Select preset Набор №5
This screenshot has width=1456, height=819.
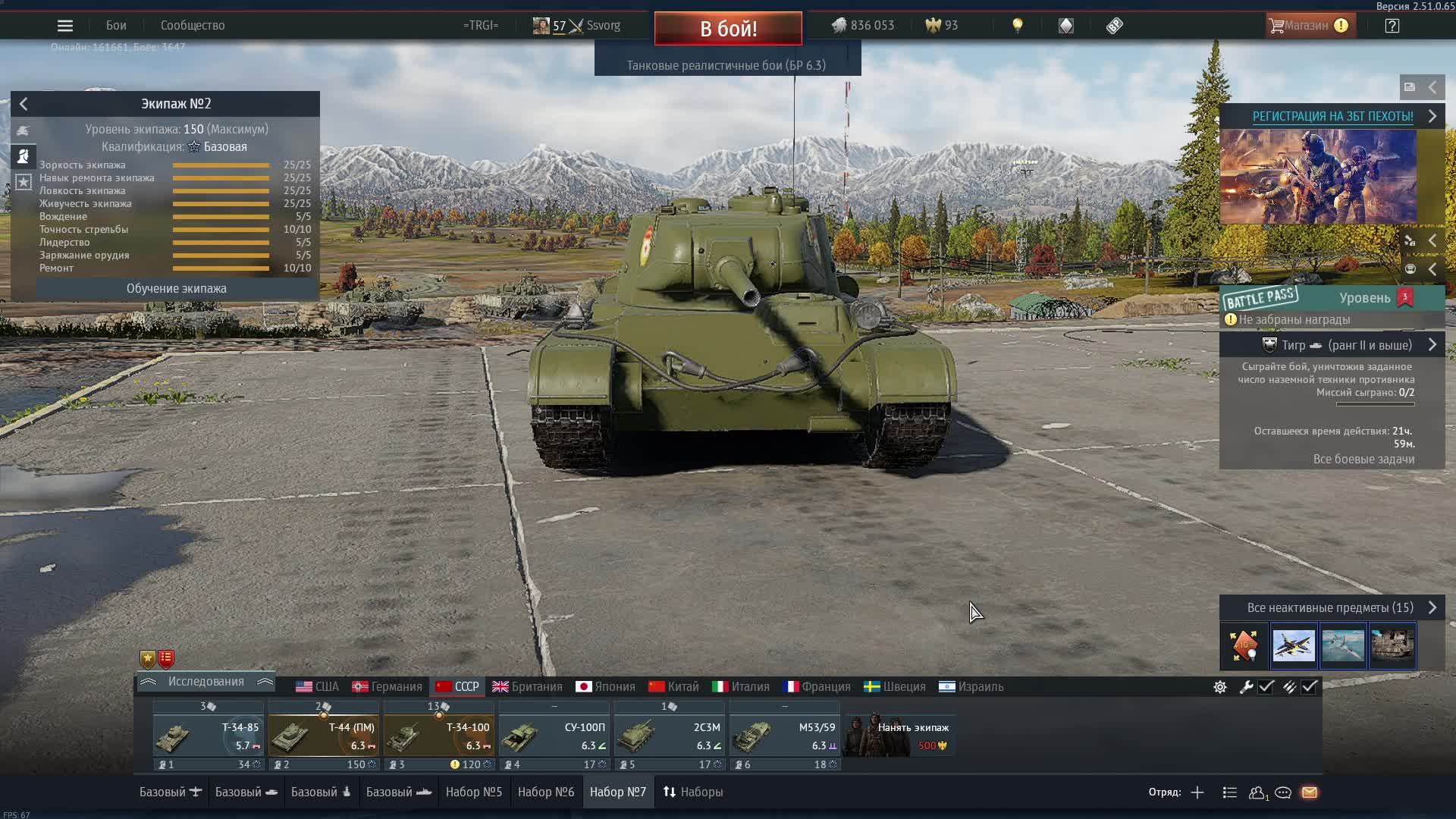coord(474,792)
